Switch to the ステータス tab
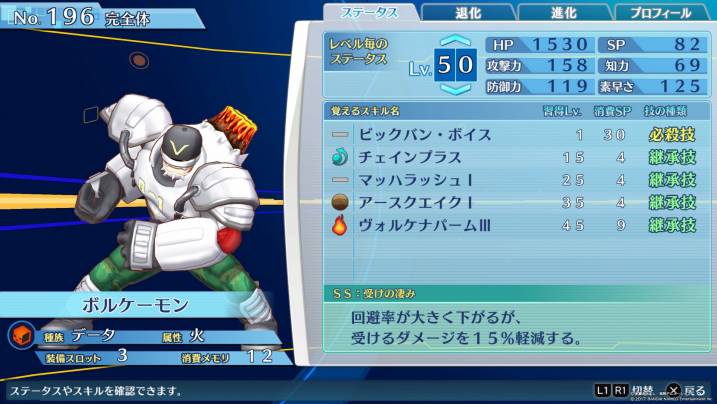The image size is (717, 404). click(368, 13)
